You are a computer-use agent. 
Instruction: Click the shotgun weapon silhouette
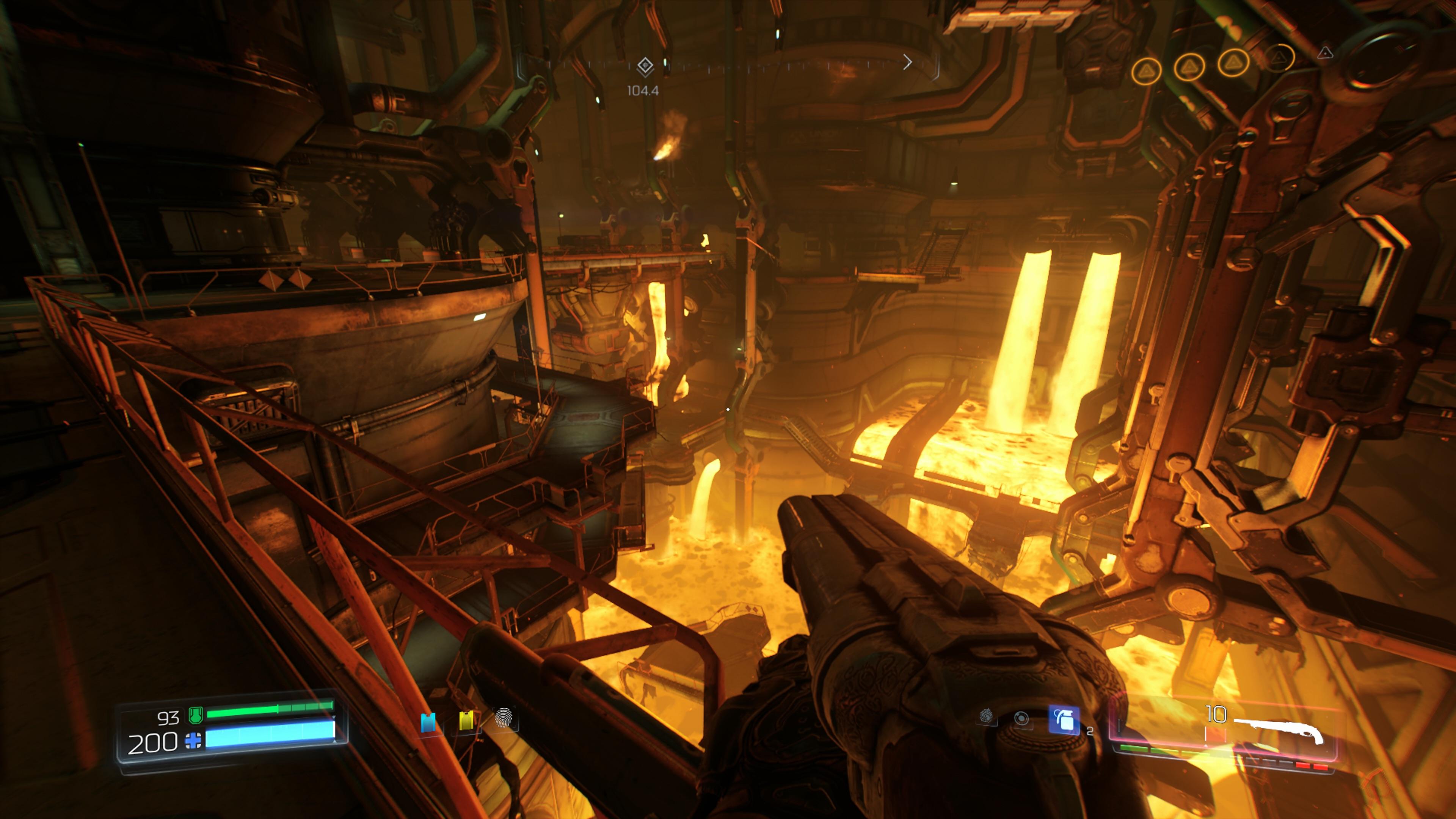[1279, 730]
